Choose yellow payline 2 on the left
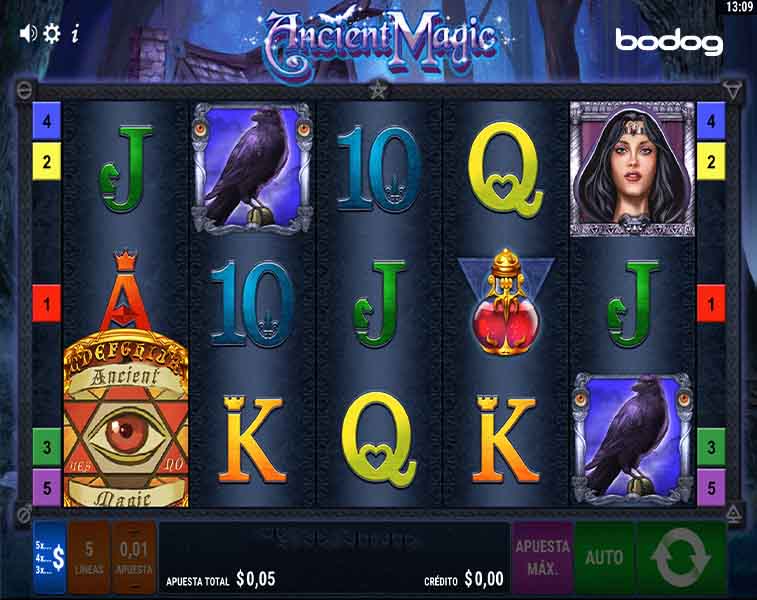 pos(46,159)
